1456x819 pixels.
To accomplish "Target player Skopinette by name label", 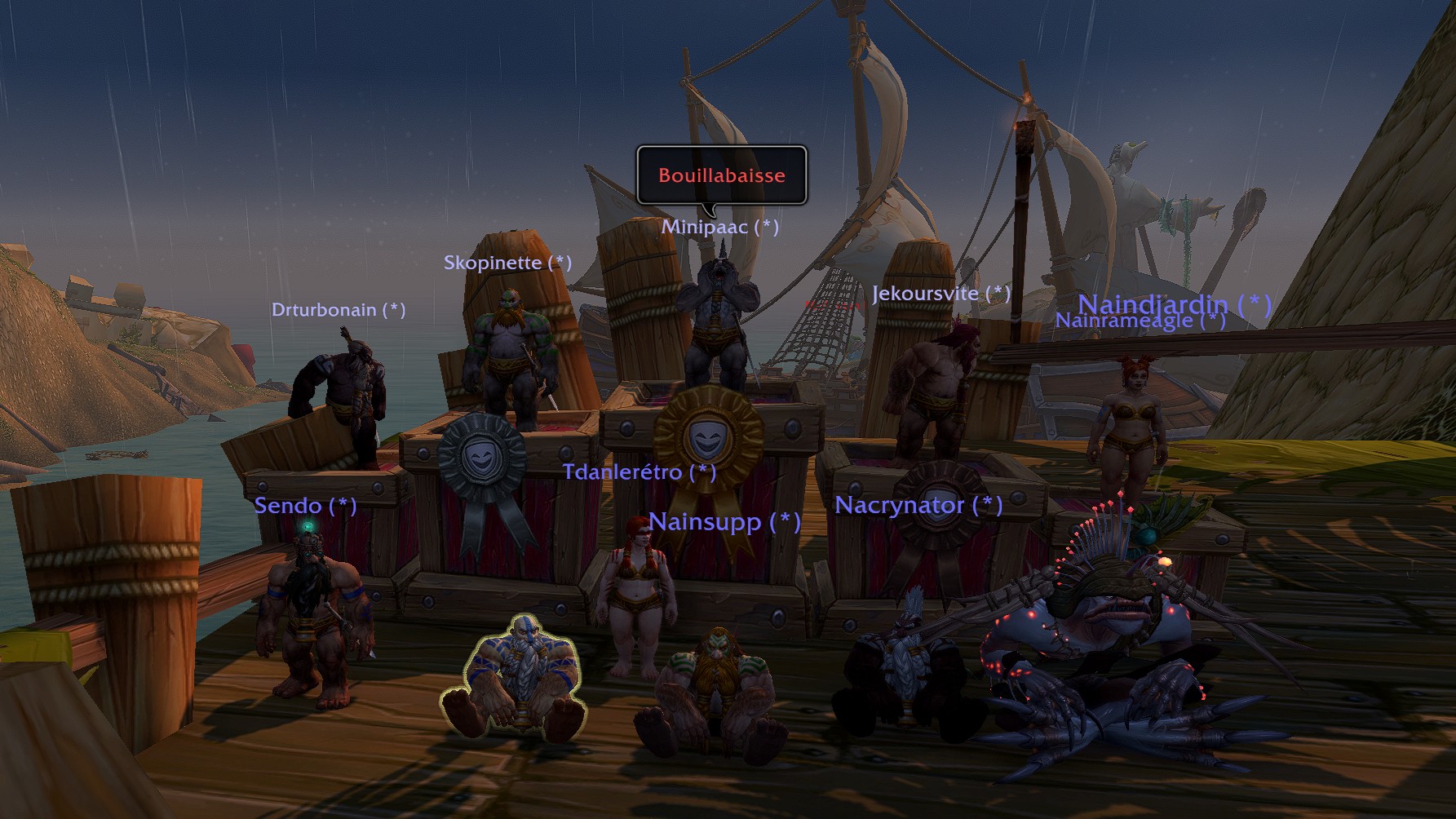I will [507, 263].
